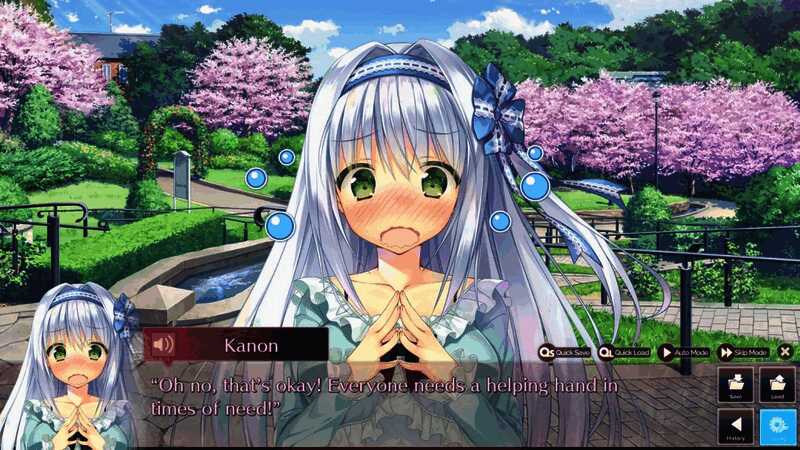This screenshot has width=800, height=450.
Task: Turn on Skip Mode
Action: click(x=743, y=352)
